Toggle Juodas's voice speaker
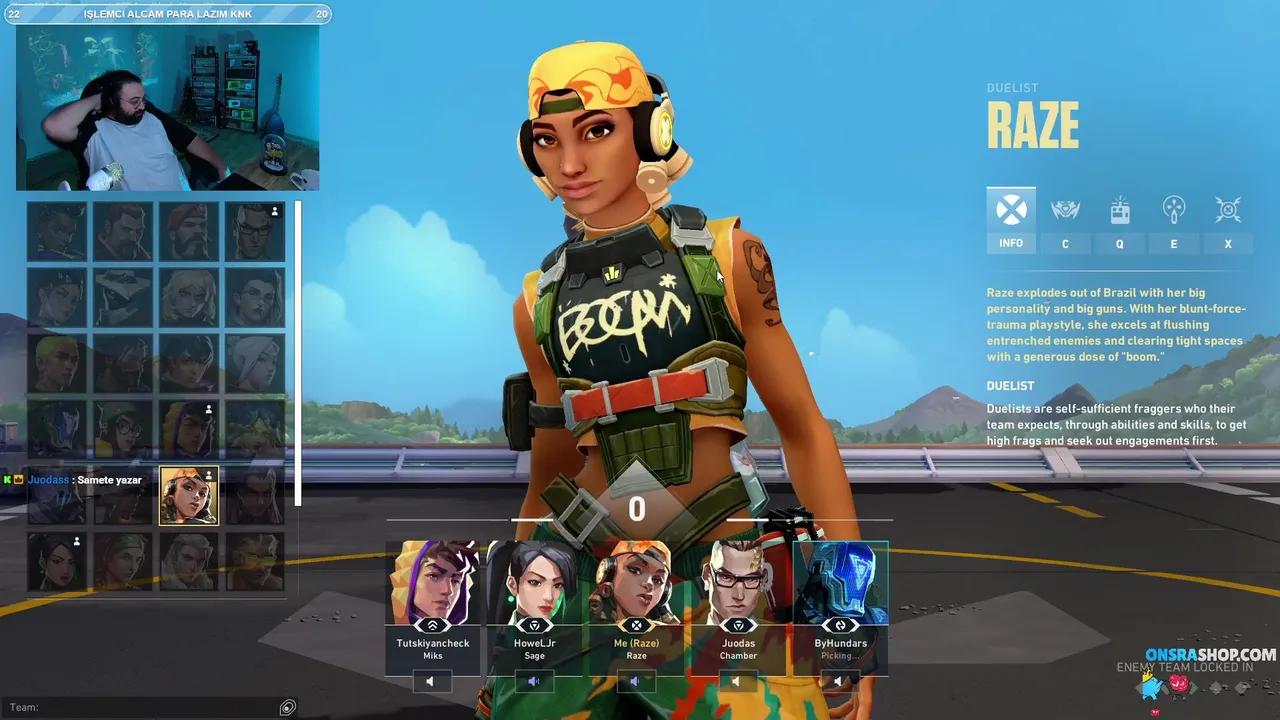This screenshot has height=720, width=1280. coord(738,681)
